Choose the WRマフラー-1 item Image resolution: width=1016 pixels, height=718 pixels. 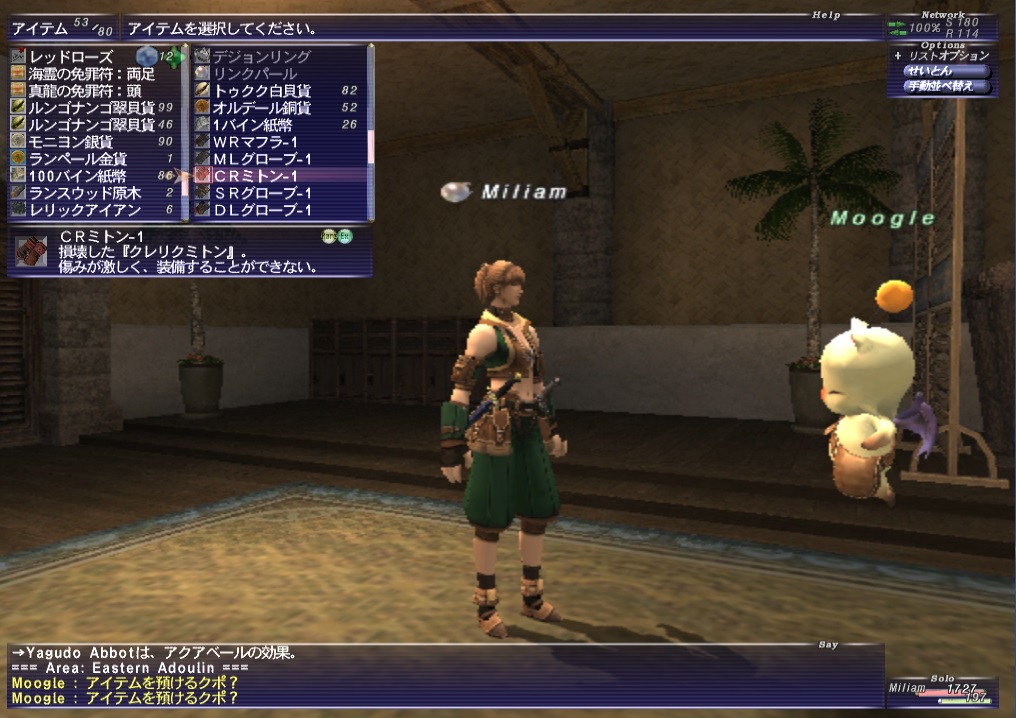click(255, 142)
